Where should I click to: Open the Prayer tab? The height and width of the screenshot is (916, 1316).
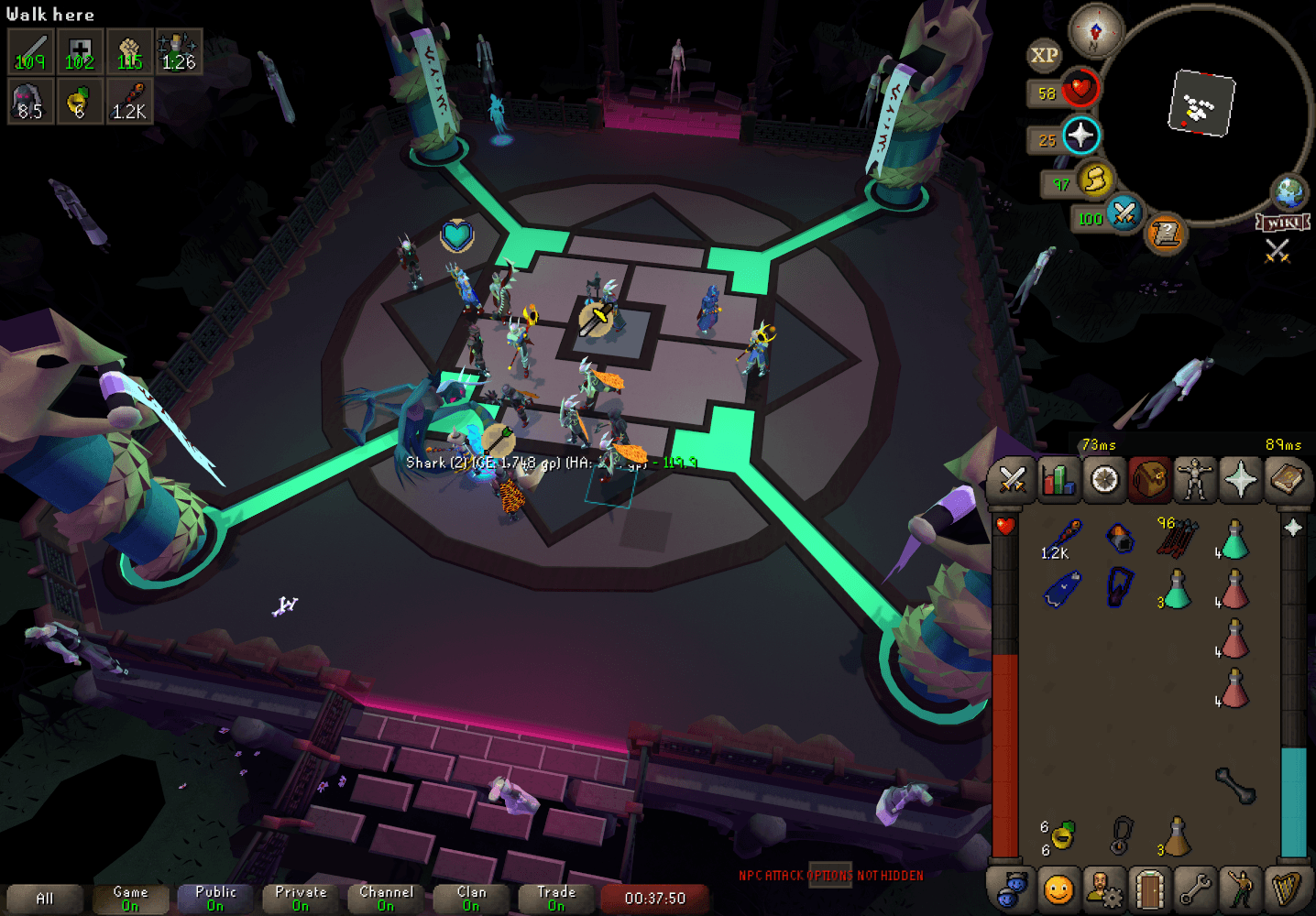tap(1243, 480)
